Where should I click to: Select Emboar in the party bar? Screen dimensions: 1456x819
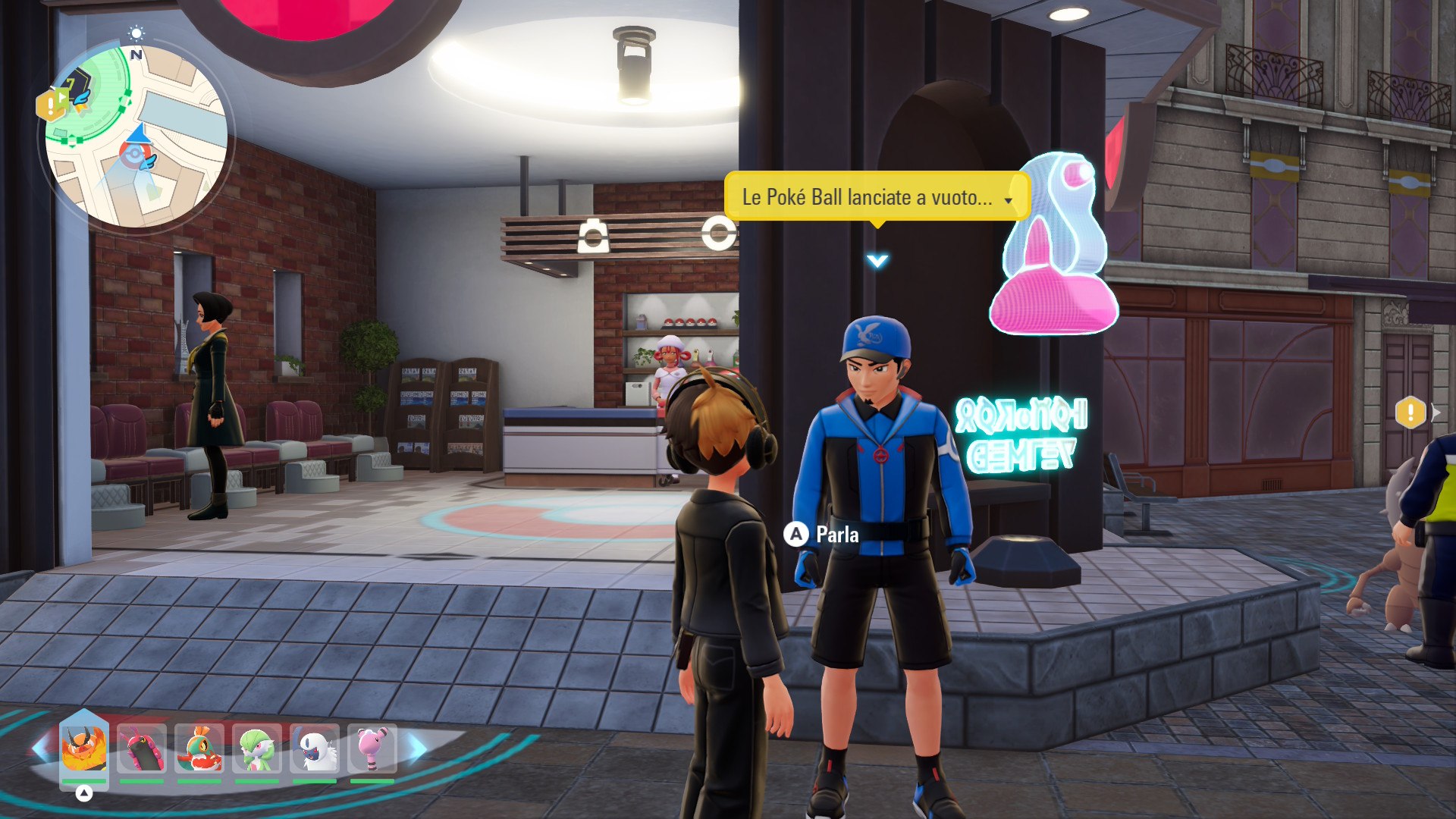[84, 748]
